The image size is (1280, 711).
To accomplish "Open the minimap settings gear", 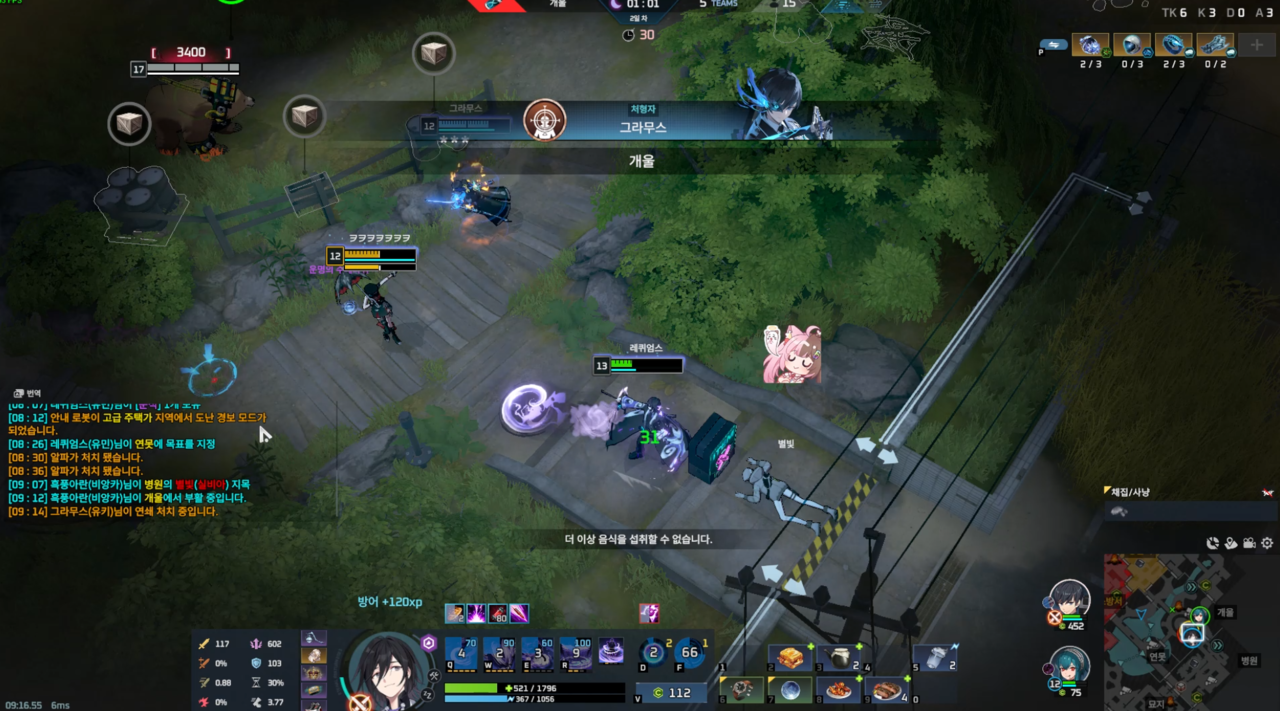I will [x=1267, y=543].
